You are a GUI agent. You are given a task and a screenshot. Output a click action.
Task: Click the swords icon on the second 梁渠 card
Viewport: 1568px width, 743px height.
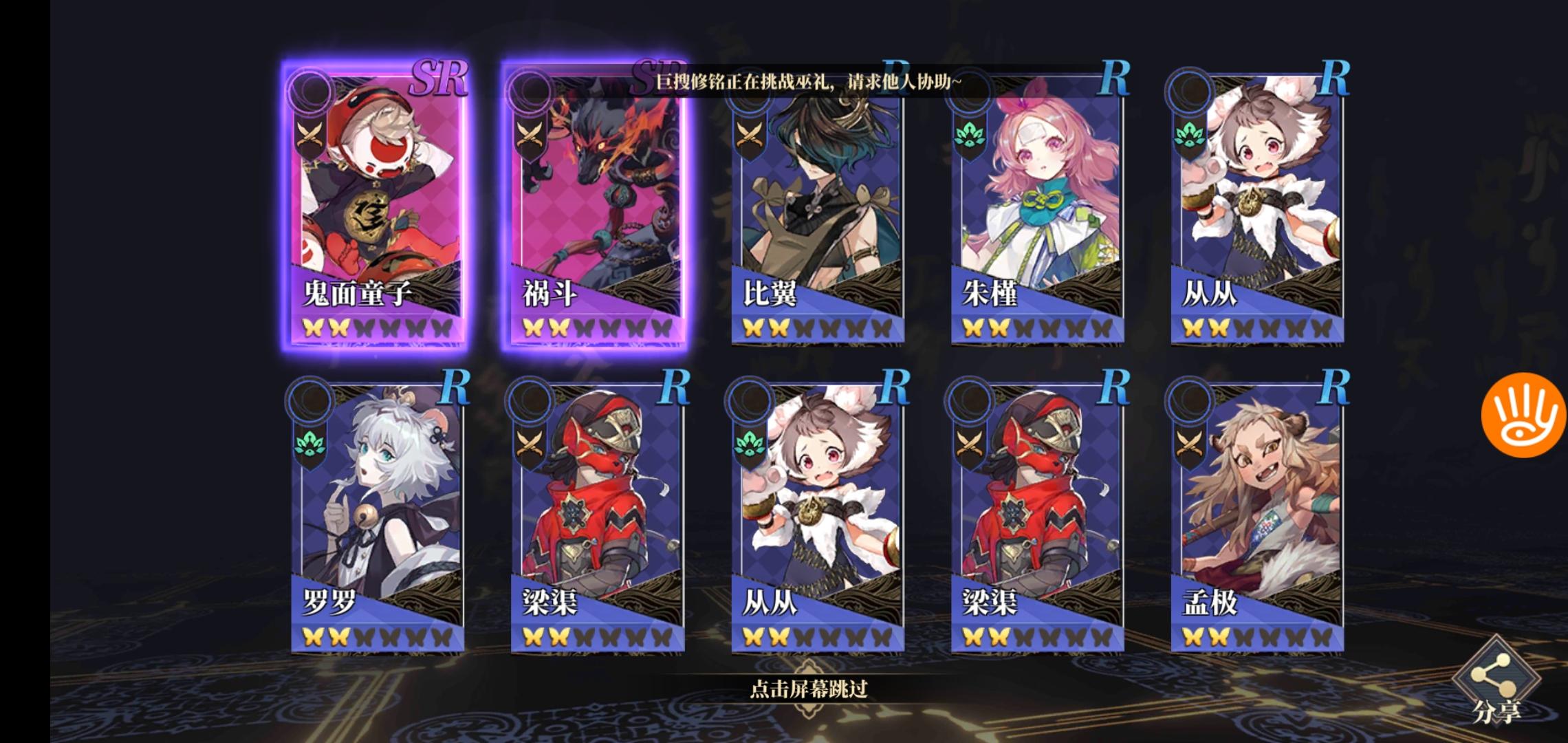(x=967, y=445)
